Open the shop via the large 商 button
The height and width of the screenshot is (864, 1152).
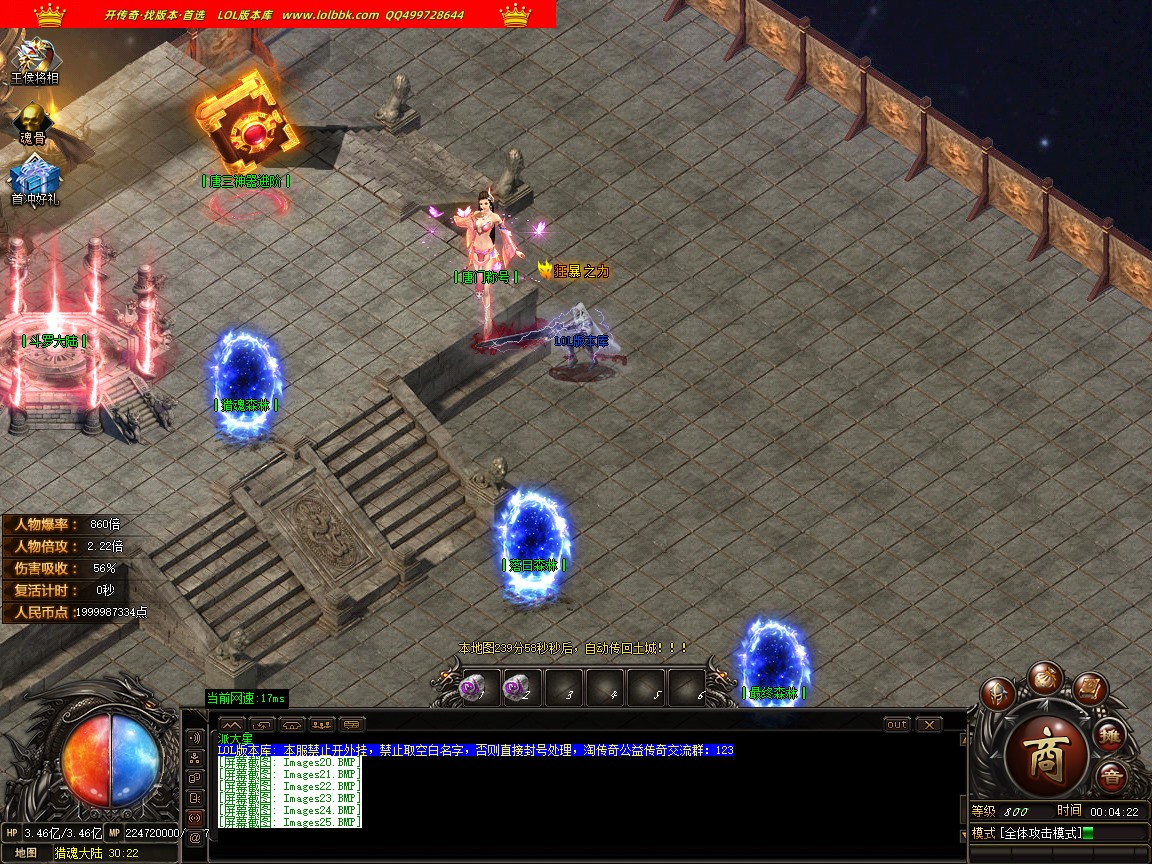click(x=1046, y=752)
